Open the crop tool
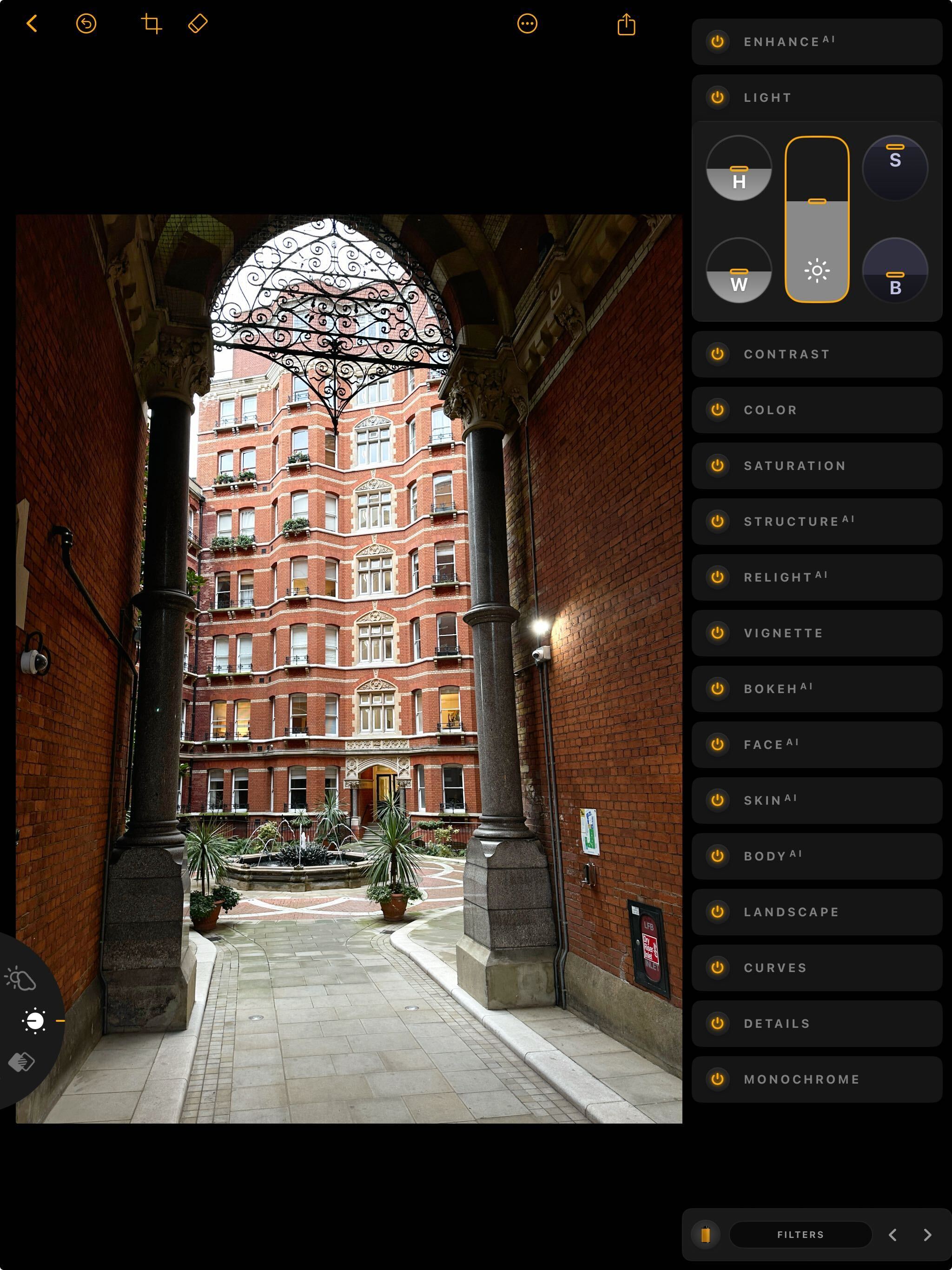 click(151, 24)
